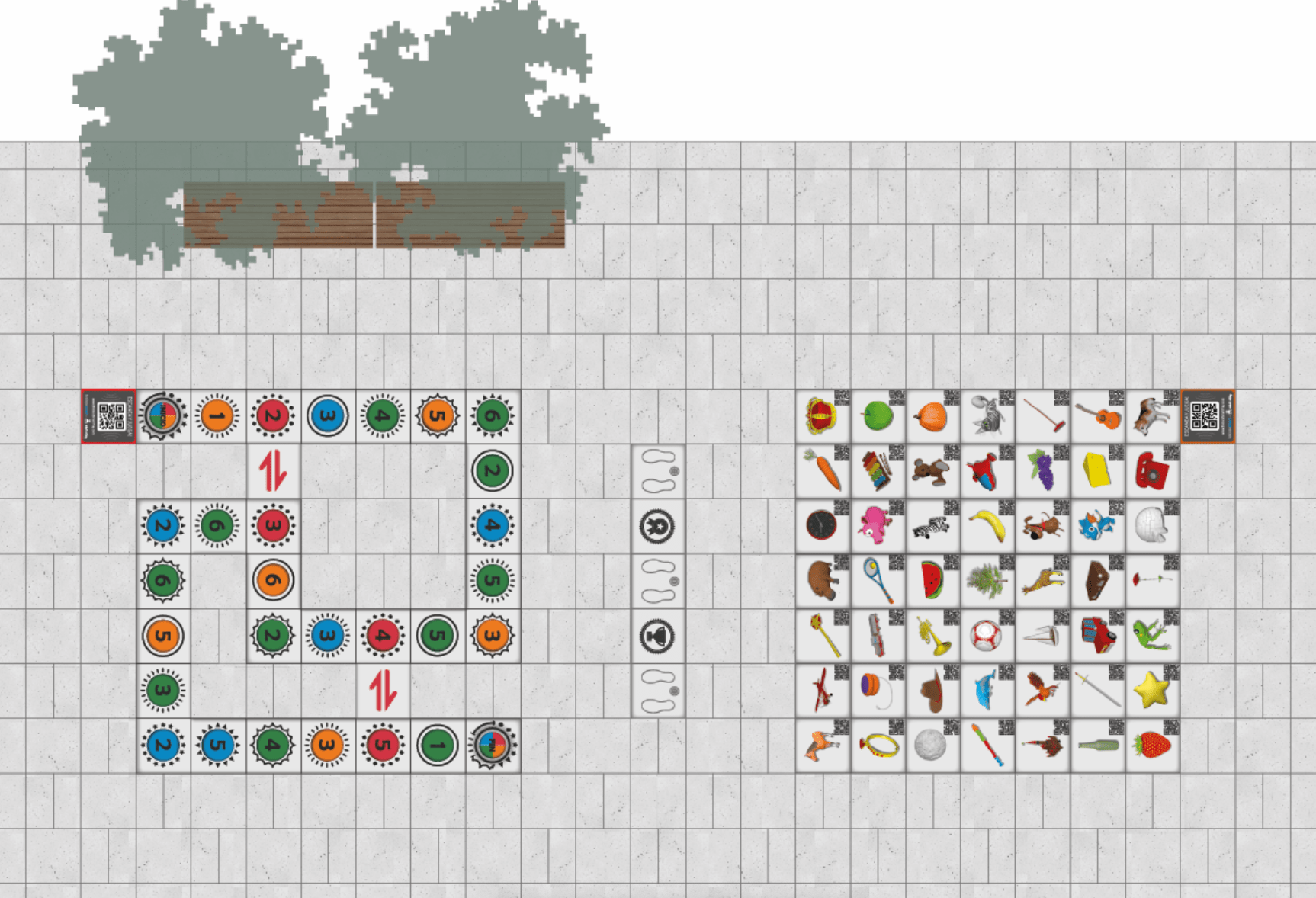Pick the banana picture tile

987,525
